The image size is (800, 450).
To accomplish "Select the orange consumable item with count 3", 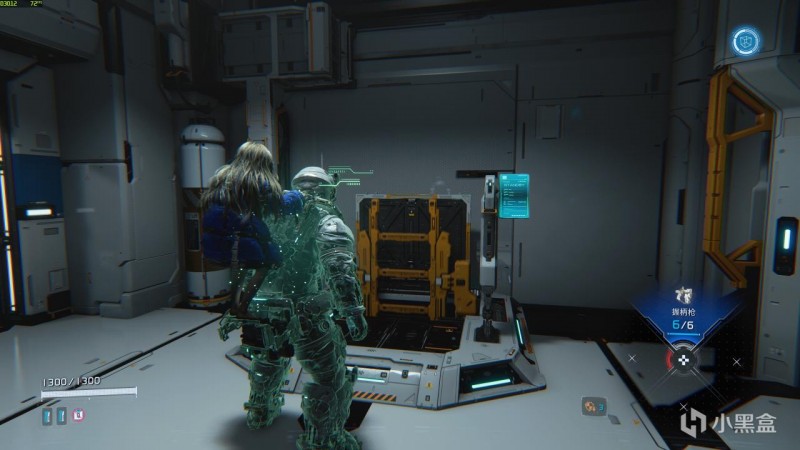I will [593, 406].
